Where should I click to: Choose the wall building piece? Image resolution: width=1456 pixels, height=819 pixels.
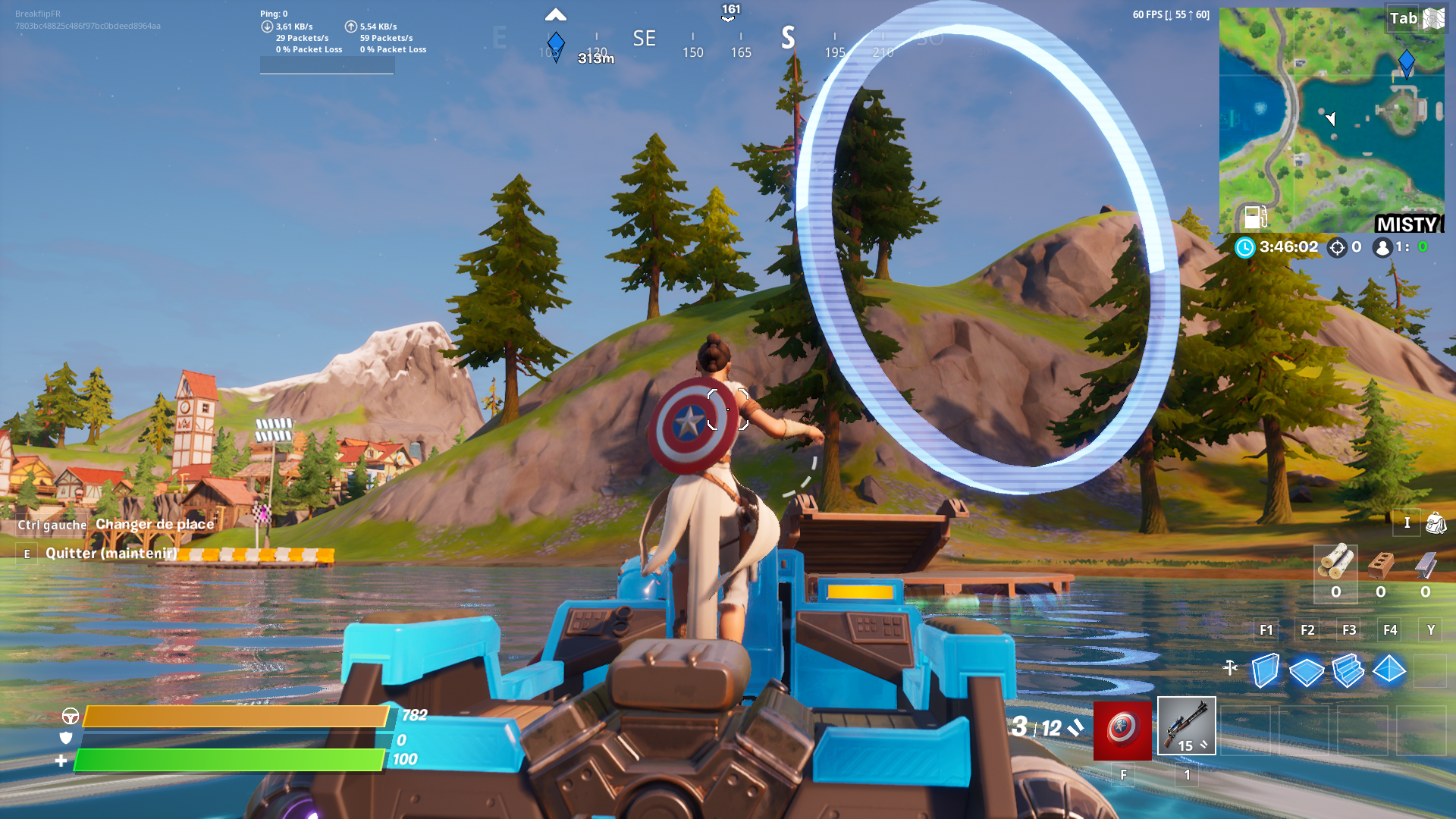point(1265,670)
